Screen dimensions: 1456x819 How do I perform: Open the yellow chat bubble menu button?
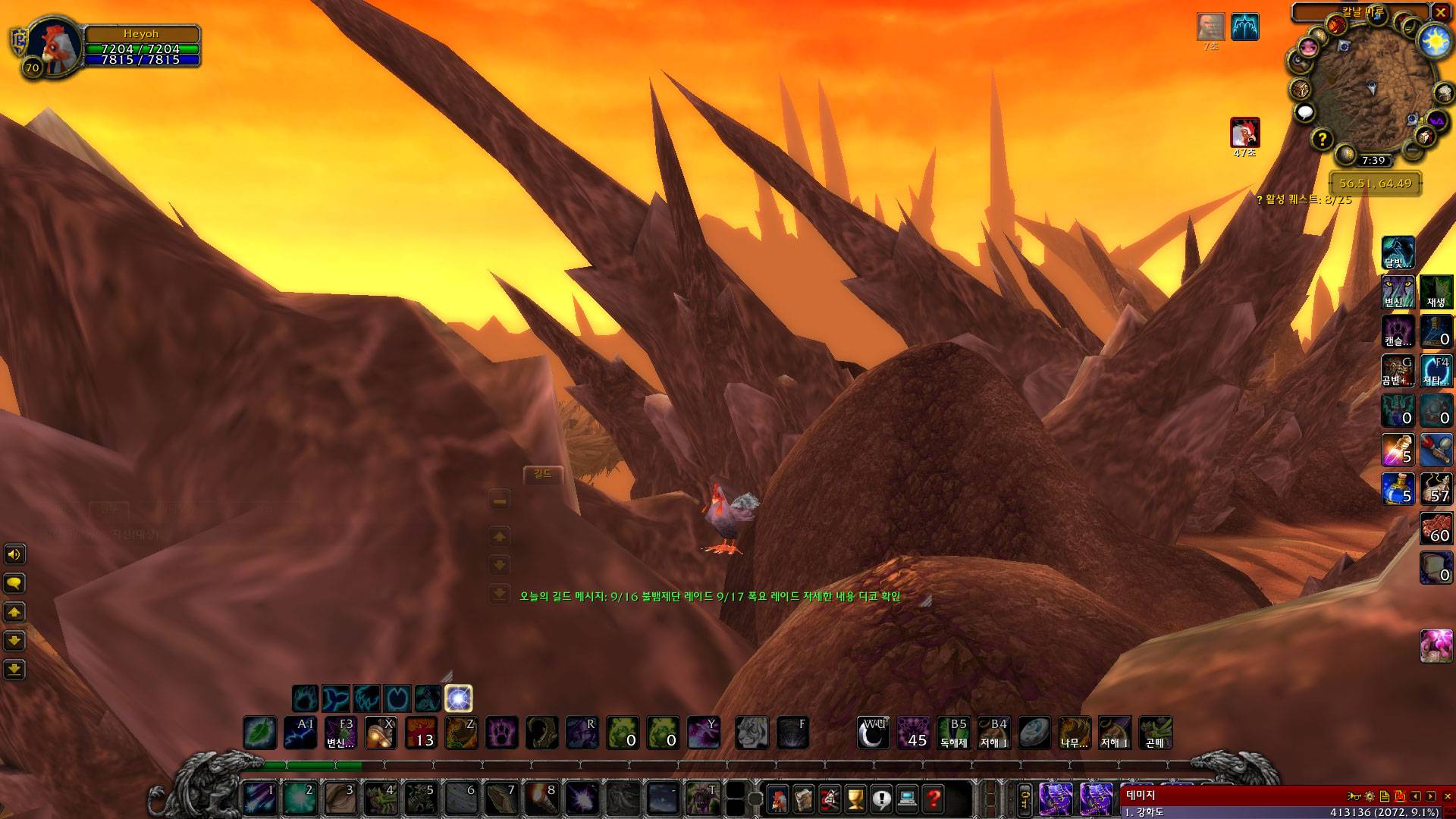coord(14,583)
